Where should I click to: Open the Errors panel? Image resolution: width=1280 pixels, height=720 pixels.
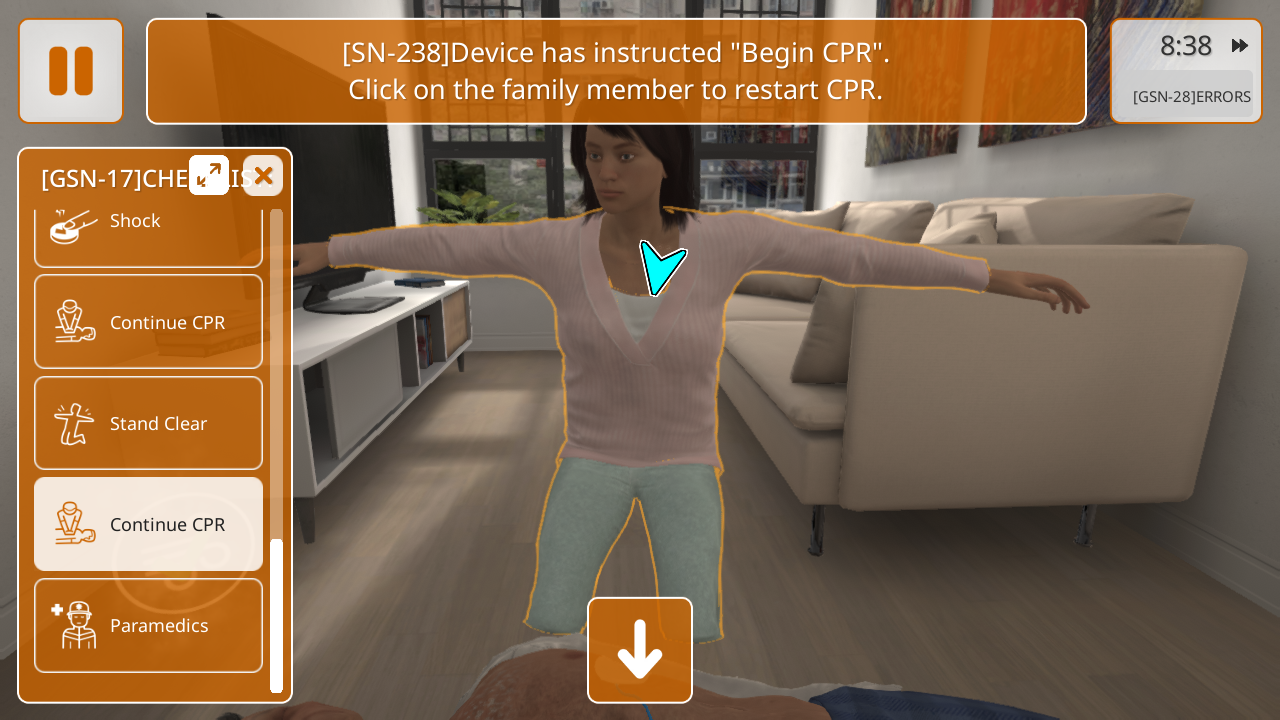point(1190,97)
